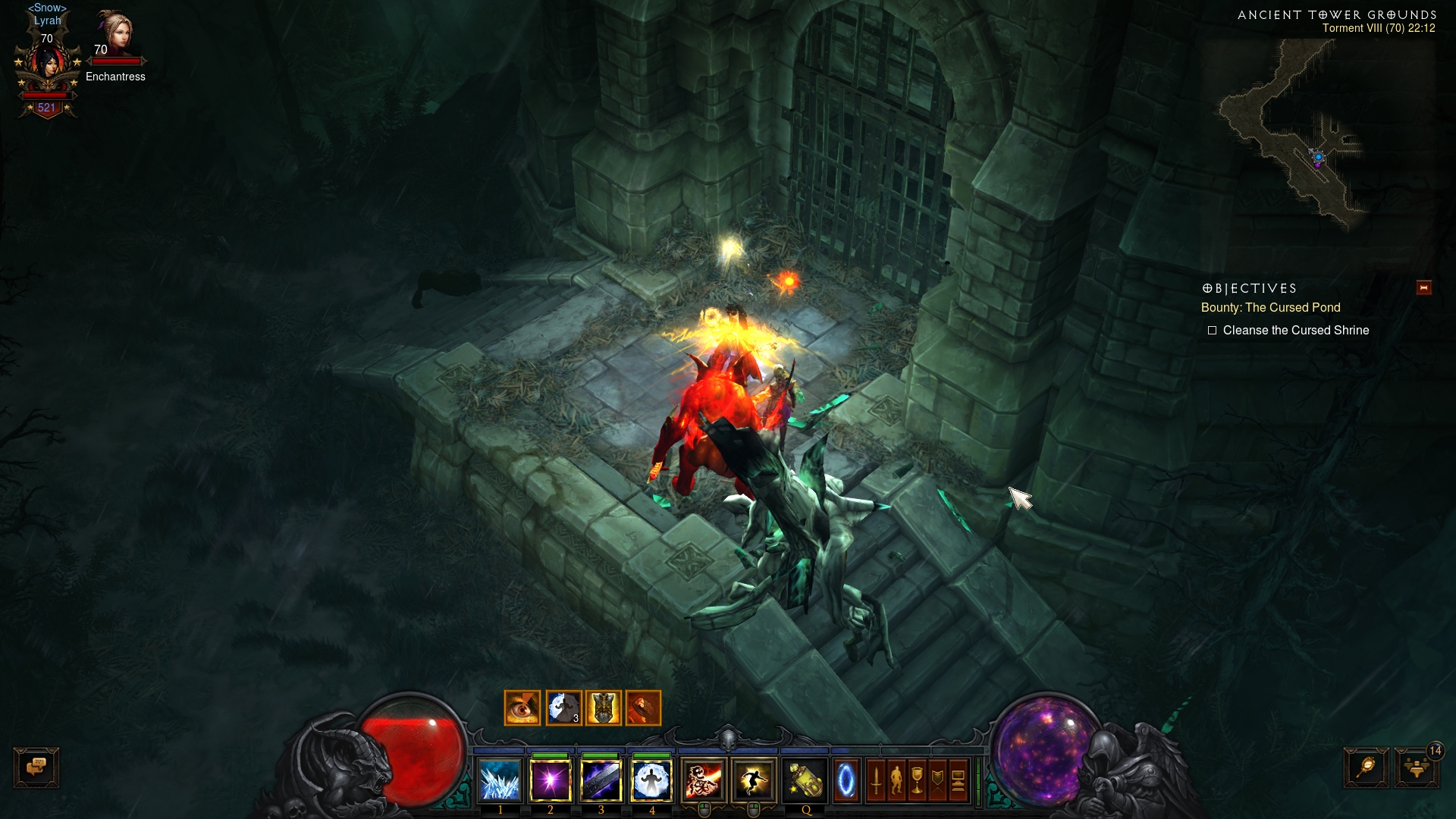Use the purple starburst skill in slot 2
The height and width of the screenshot is (819, 1456).
(x=551, y=780)
